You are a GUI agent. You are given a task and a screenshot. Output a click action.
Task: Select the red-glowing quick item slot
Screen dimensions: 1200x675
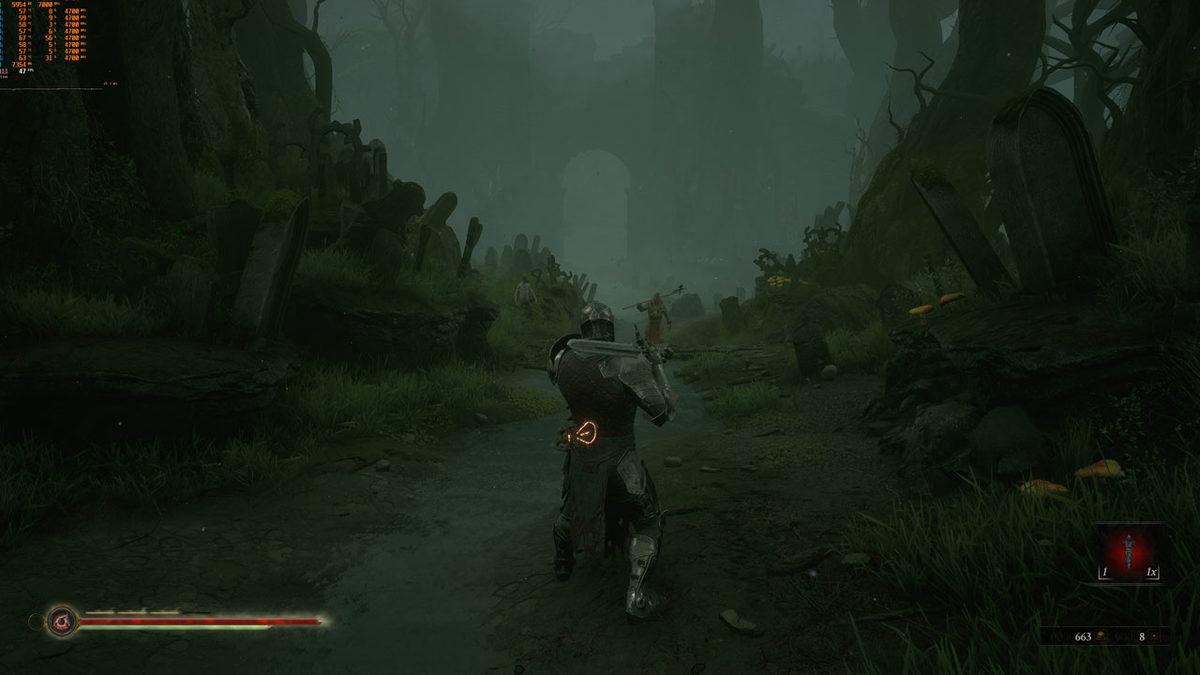[1129, 551]
